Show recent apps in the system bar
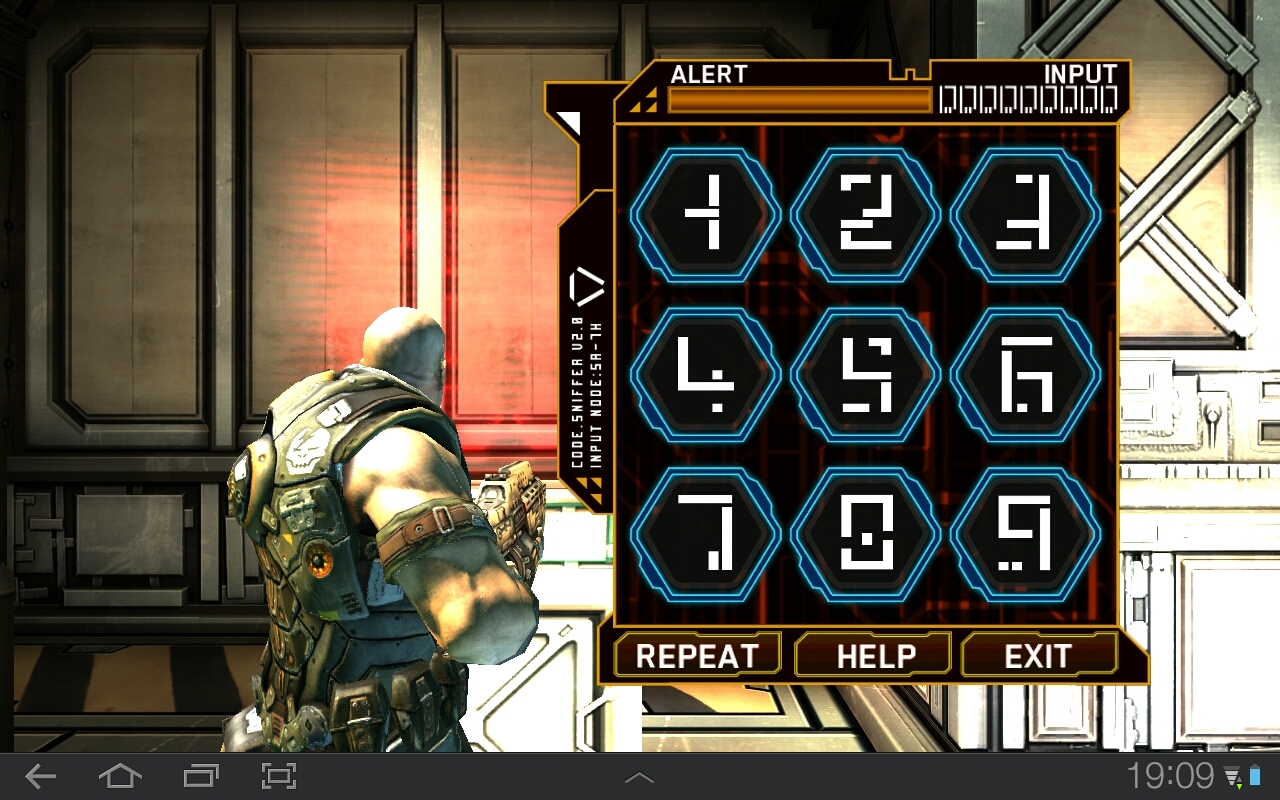The width and height of the screenshot is (1280, 800). pos(201,776)
